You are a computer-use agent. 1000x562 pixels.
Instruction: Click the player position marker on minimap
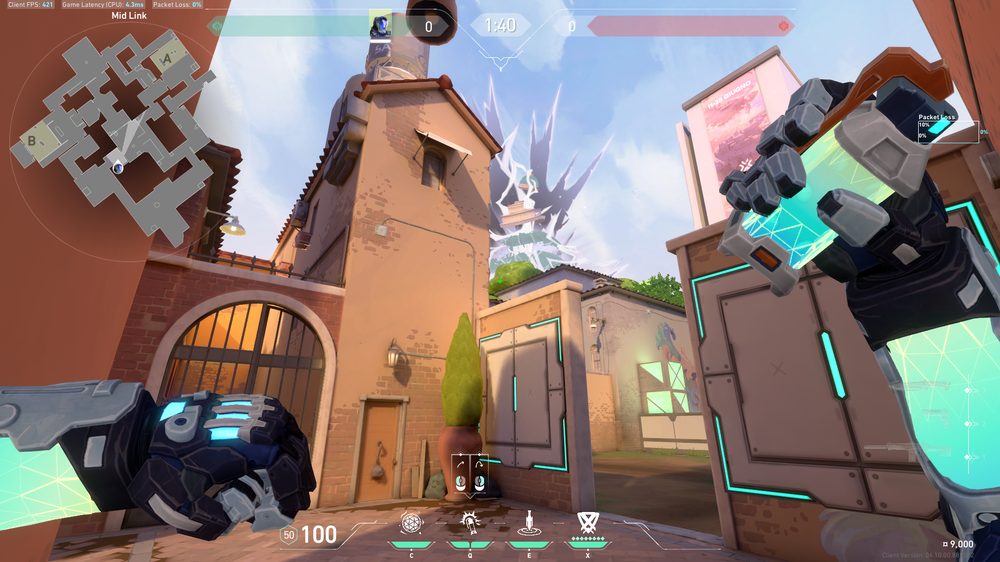(x=118, y=166)
